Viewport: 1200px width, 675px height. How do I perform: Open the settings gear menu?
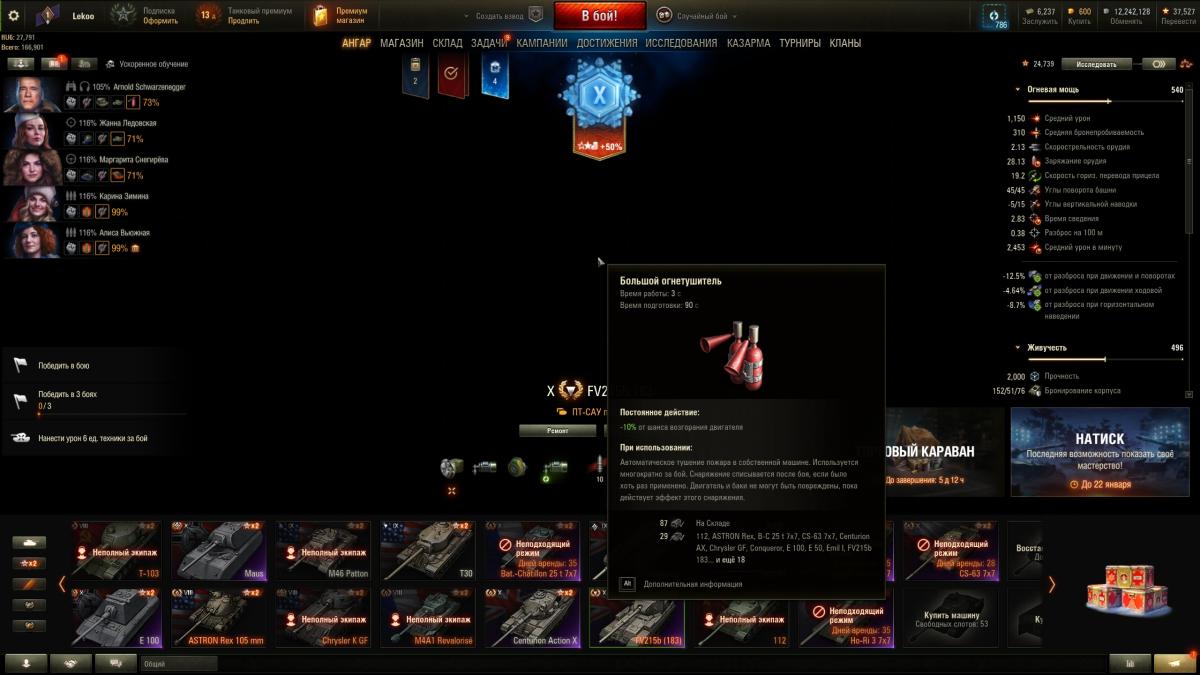[14, 16]
